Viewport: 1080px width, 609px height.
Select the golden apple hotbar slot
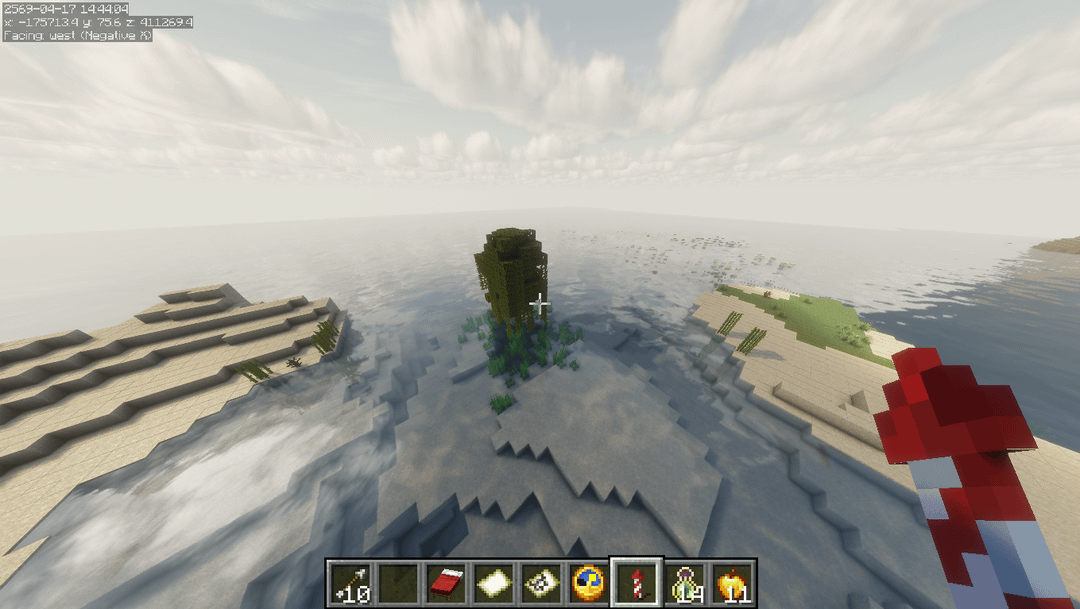732,582
